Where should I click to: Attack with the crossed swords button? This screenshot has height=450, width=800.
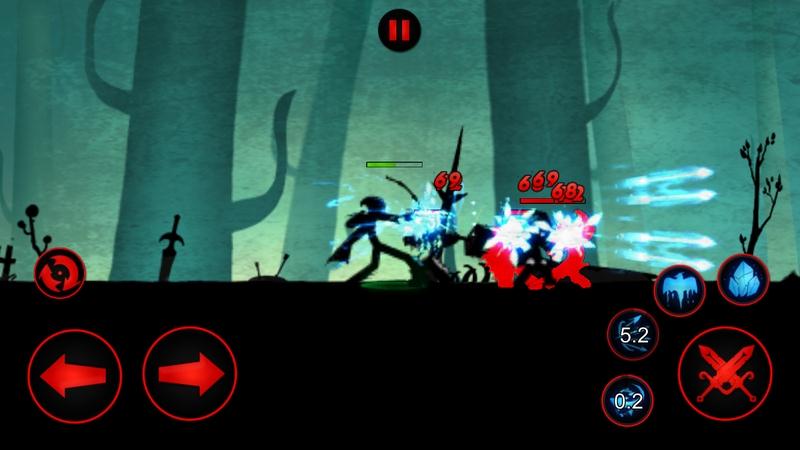tap(725, 374)
